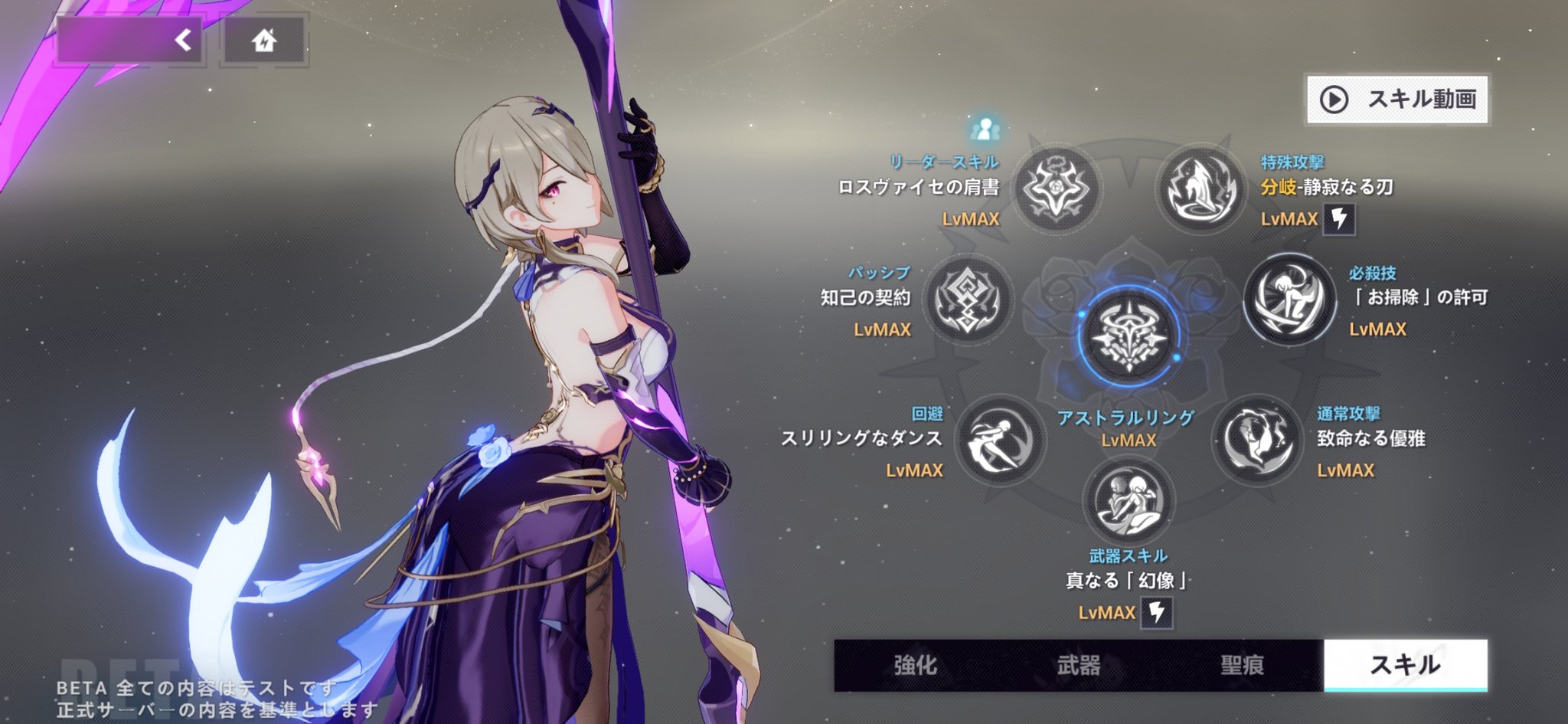Image resolution: width=1568 pixels, height=724 pixels.
Task: Select the スキル skills tab
Action: pyautogui.click(x=1406, y=665)
